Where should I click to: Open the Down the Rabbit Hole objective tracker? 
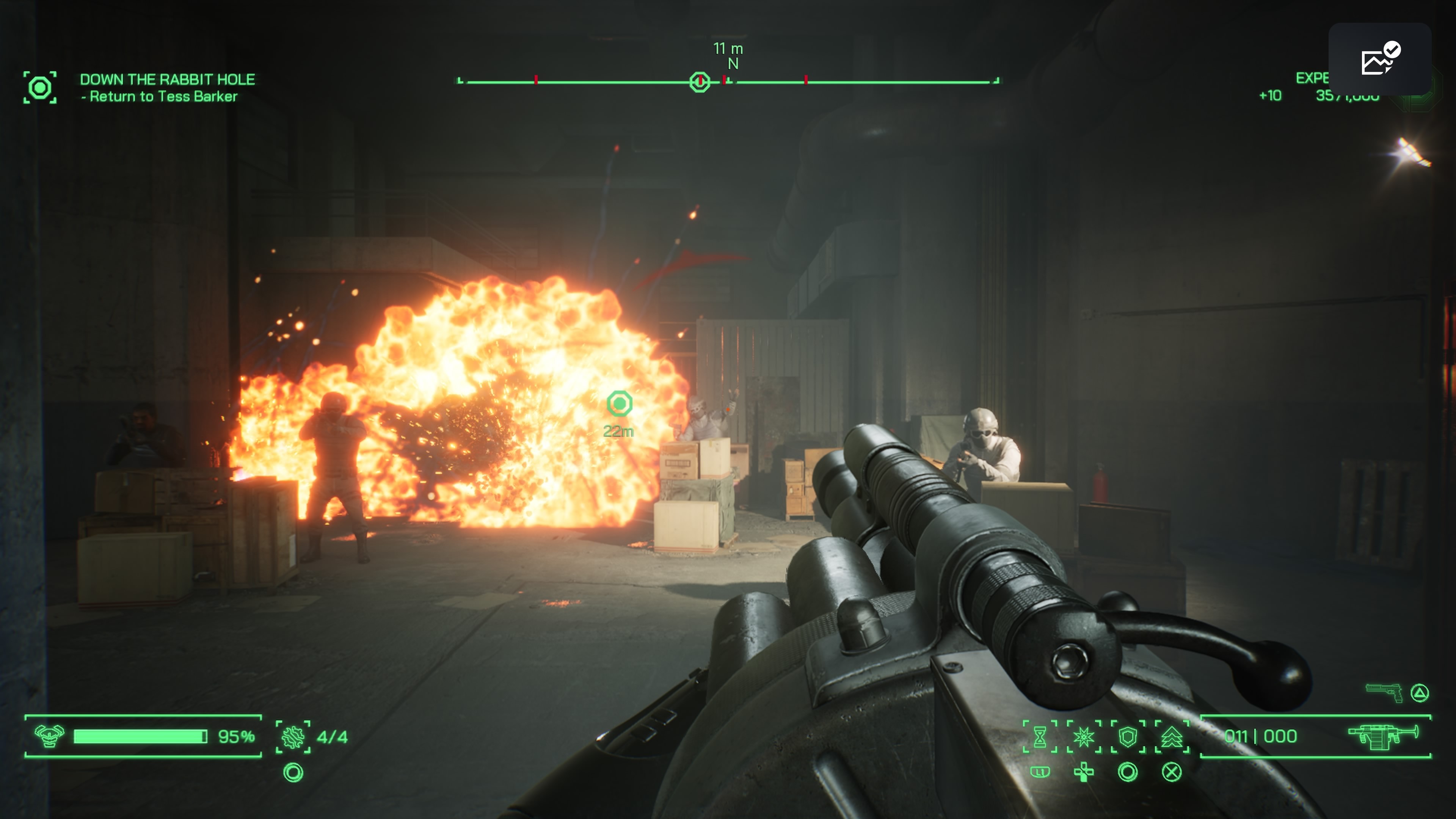pyautogui.click(x=167, y=80)
